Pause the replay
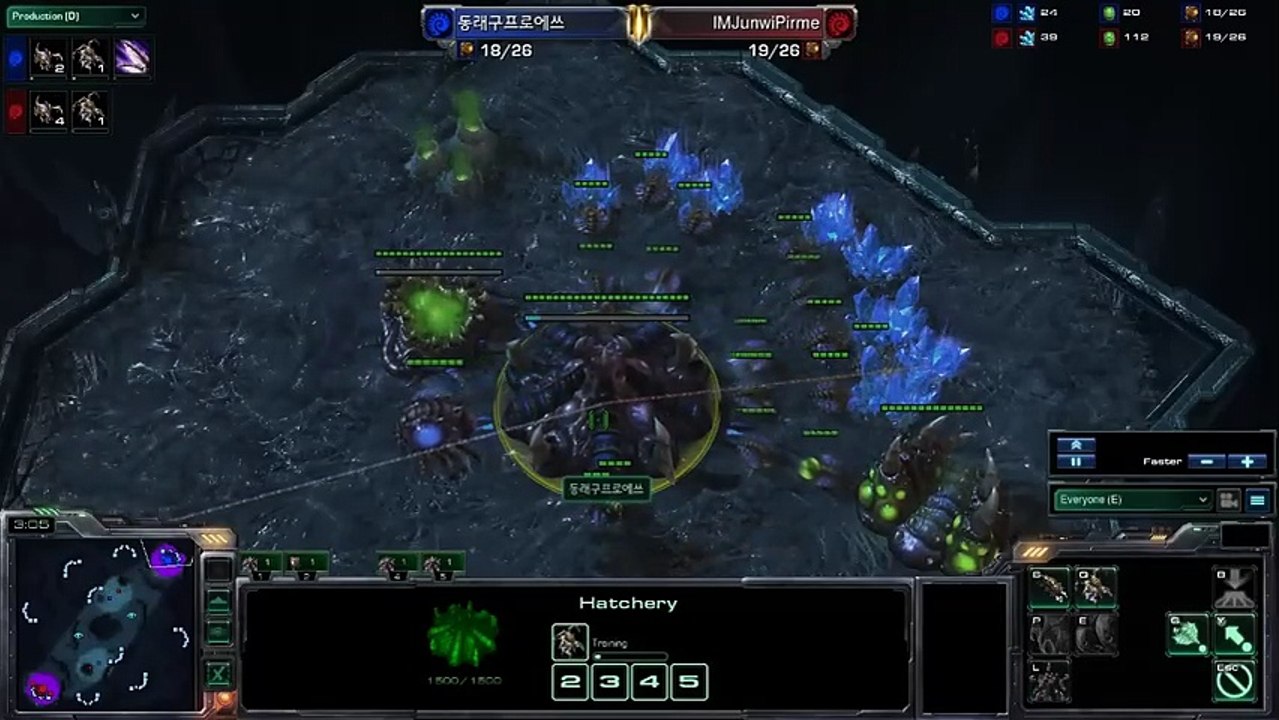 click(1075, 462)
